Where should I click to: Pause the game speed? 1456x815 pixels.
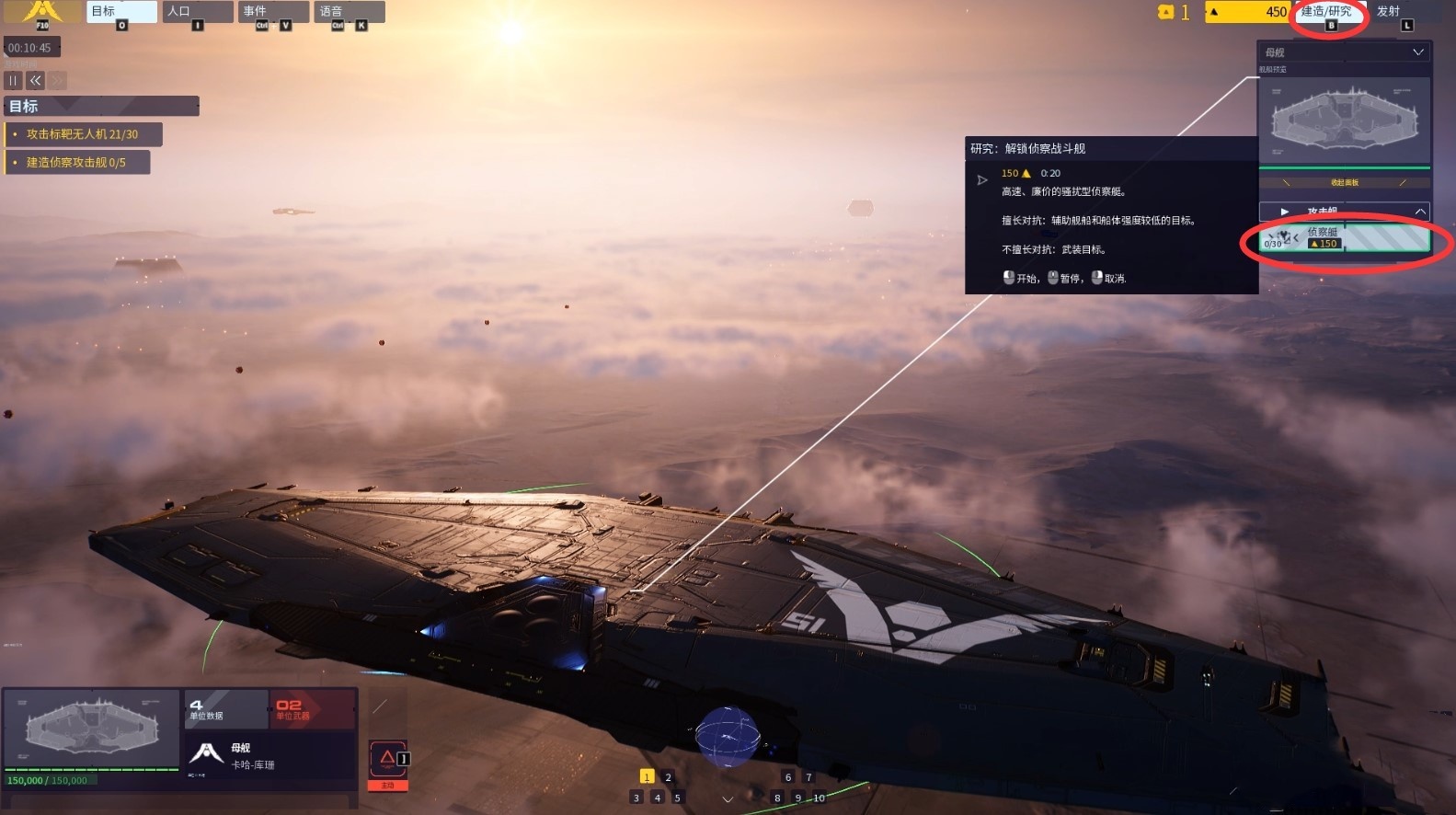coord(14,81)
